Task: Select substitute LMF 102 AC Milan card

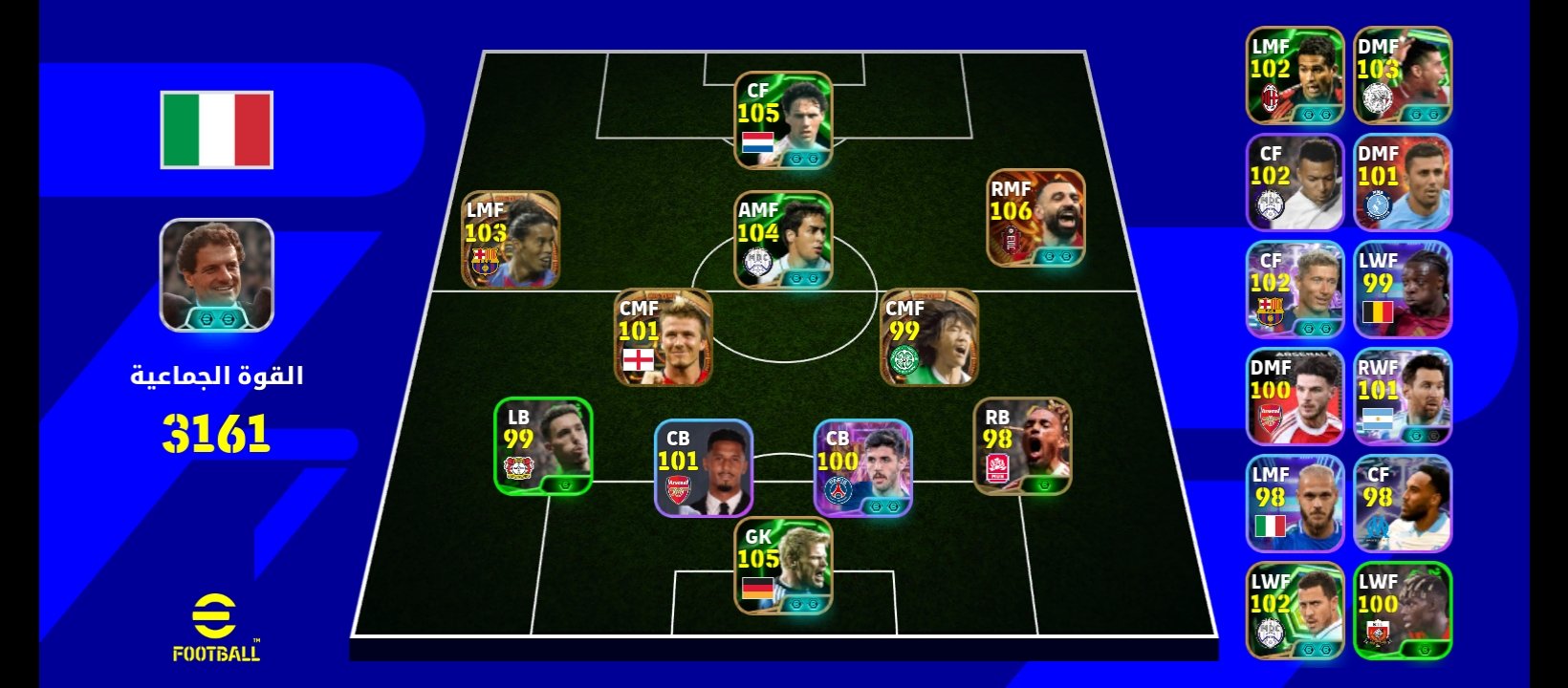Action: tap(1296, 75)
